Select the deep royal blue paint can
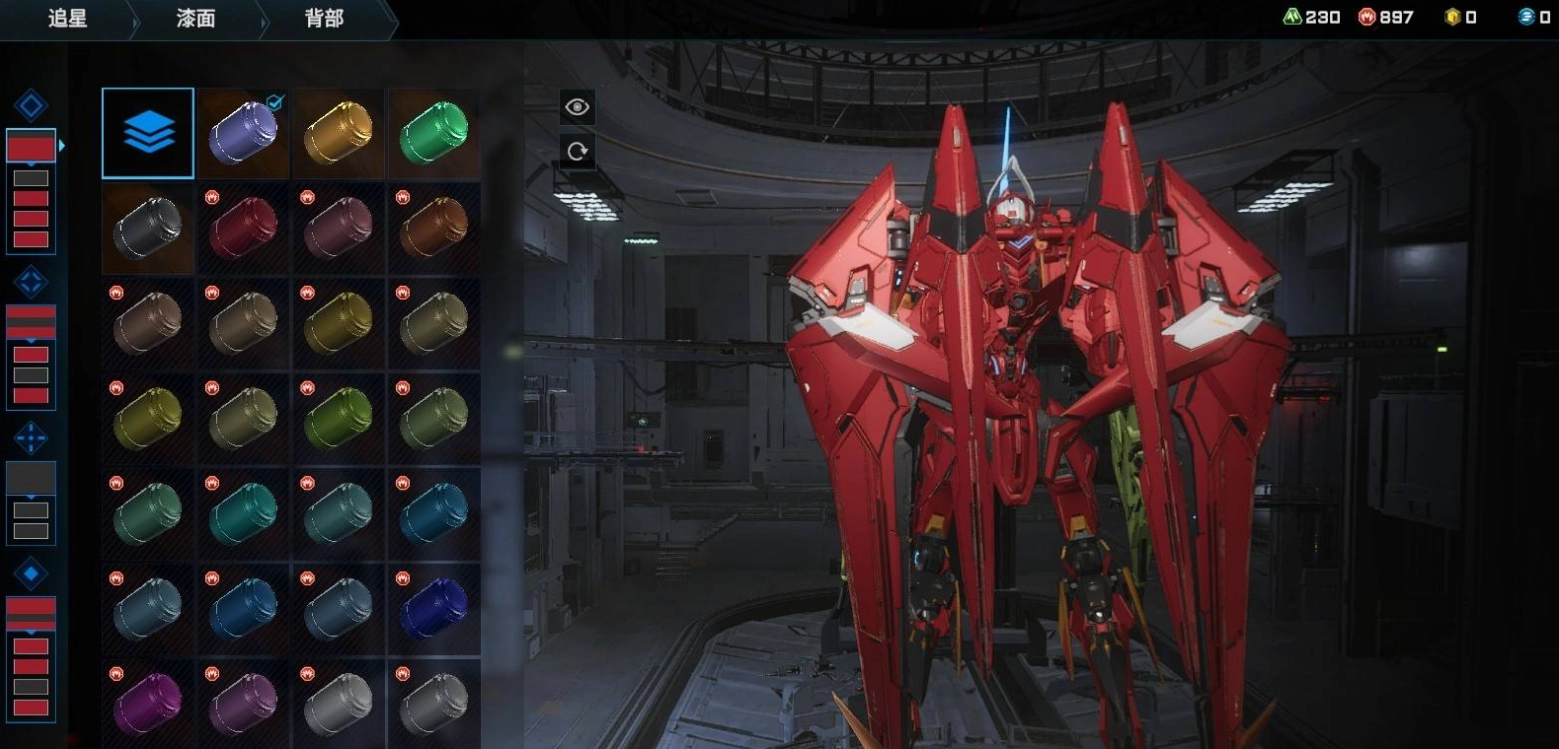This screenshot has height=749, width=1559. tap(434, 609)
